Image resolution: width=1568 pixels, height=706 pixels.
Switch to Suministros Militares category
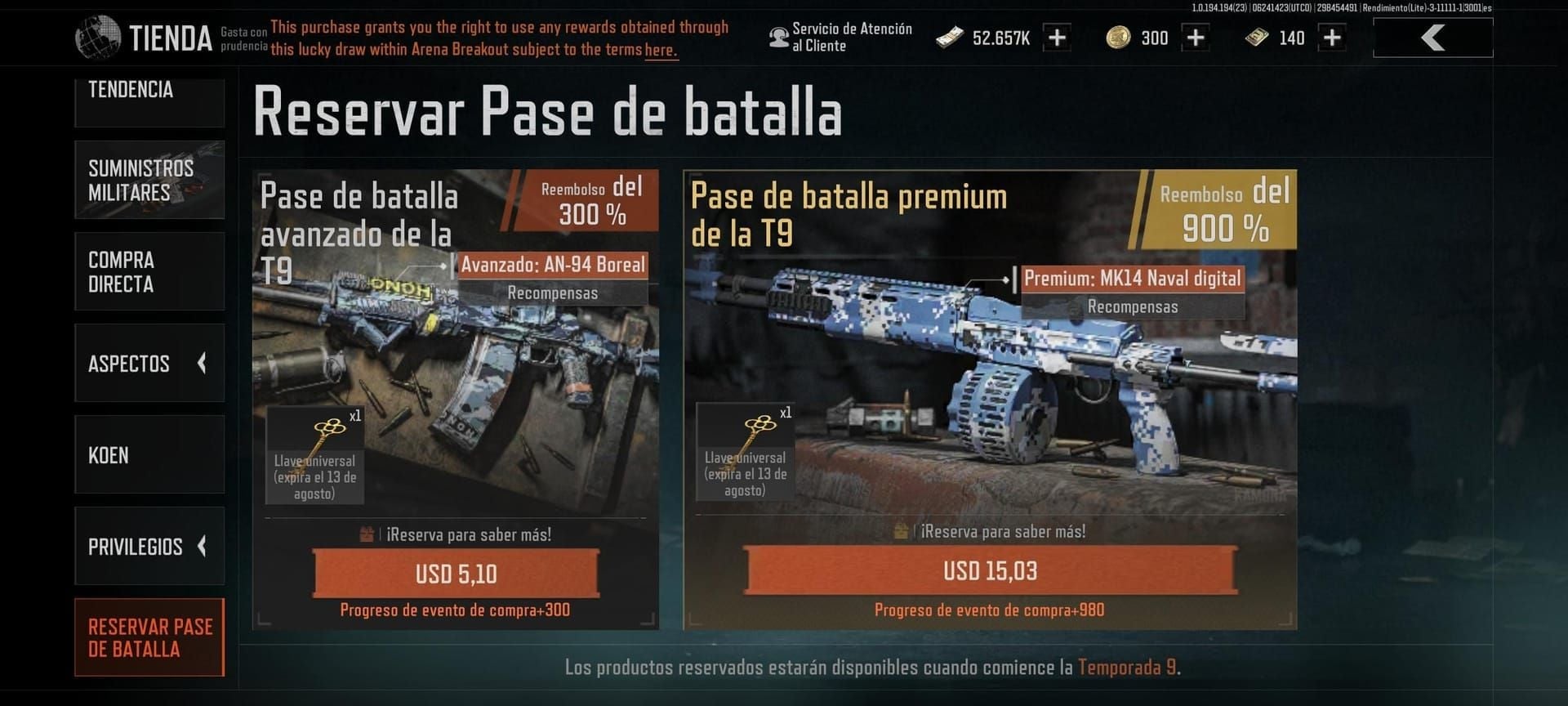pos(149,180)
